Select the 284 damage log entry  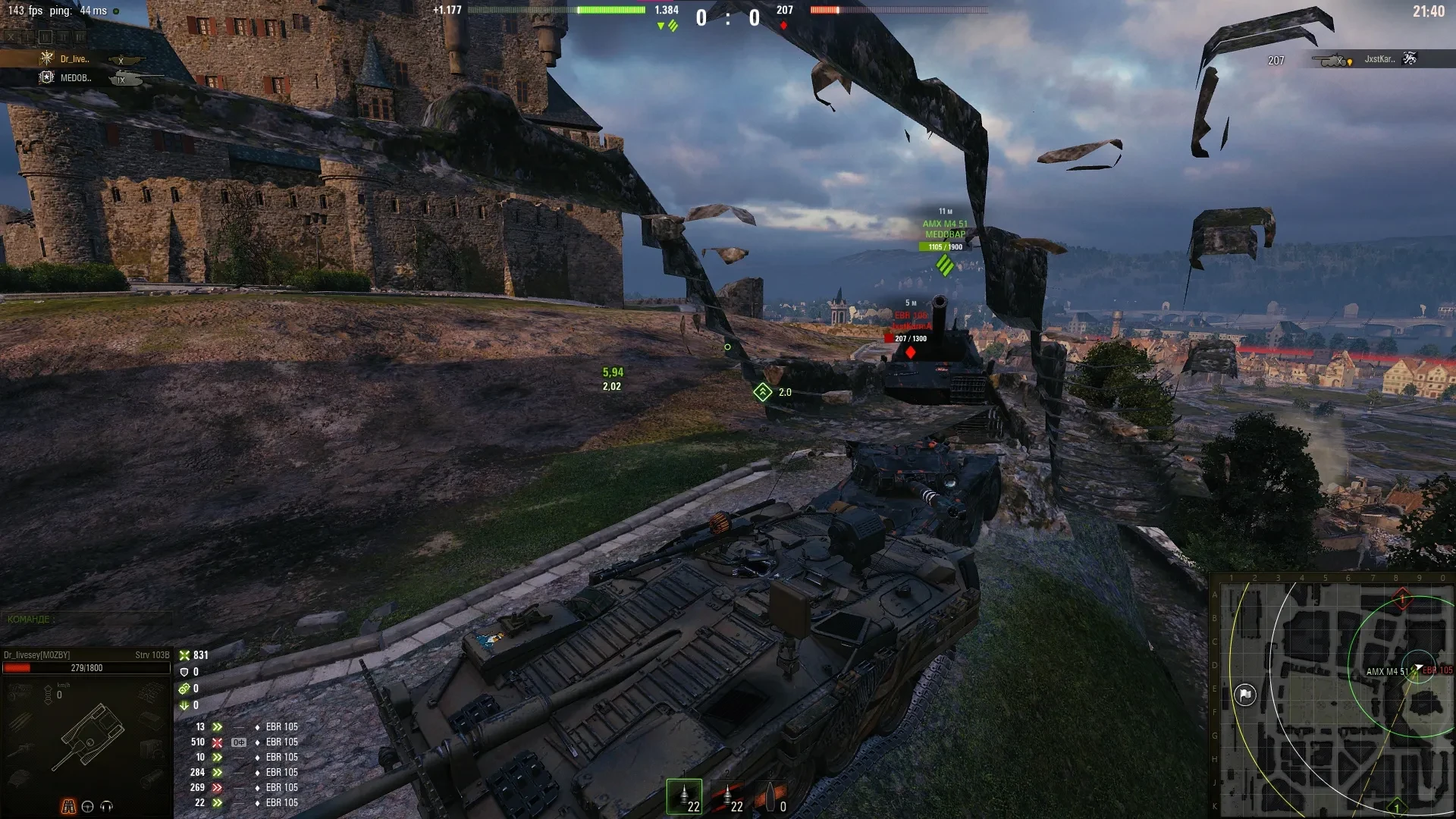[x=244, y=773]
